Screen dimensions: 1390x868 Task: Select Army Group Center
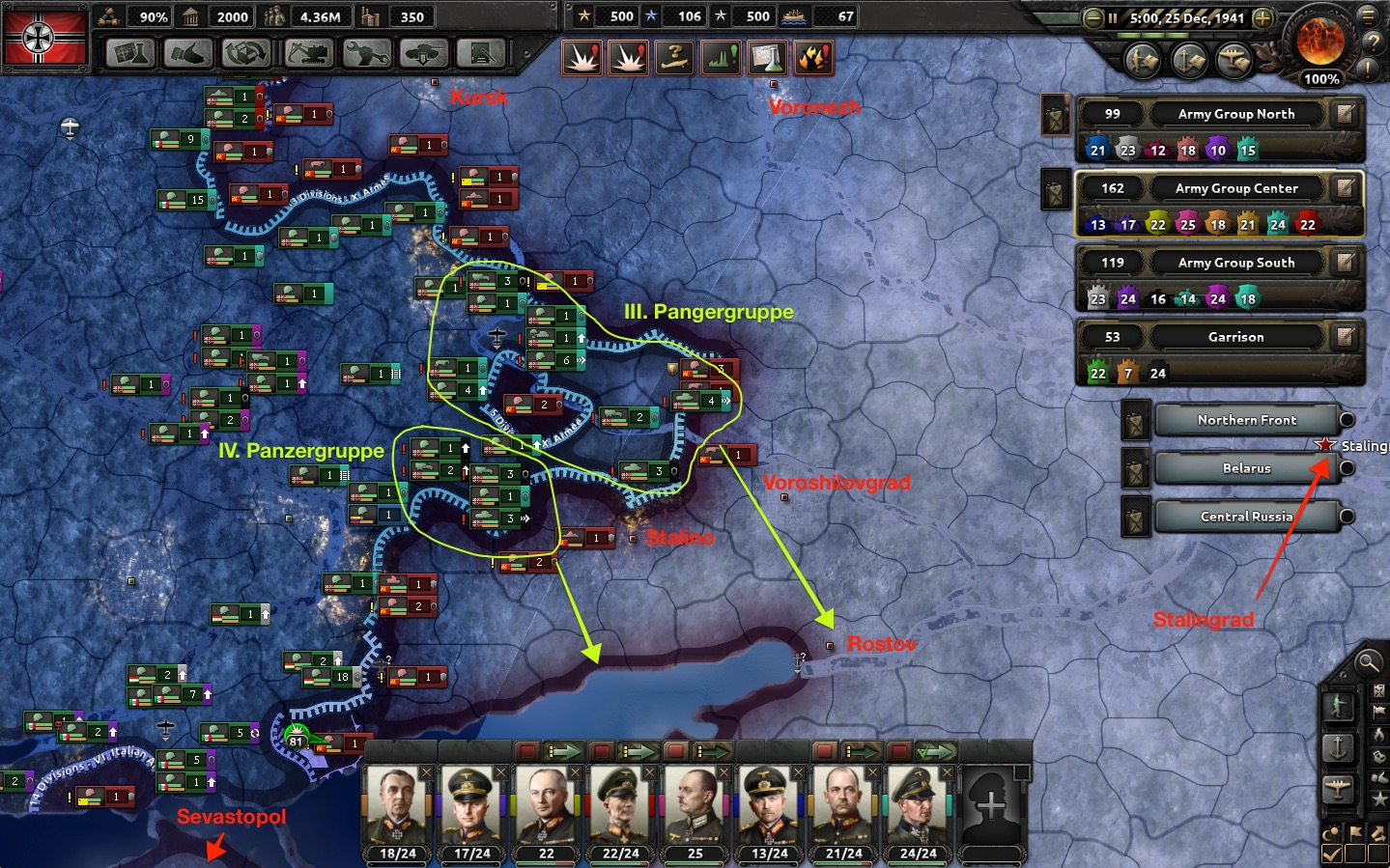point(1235,188)
